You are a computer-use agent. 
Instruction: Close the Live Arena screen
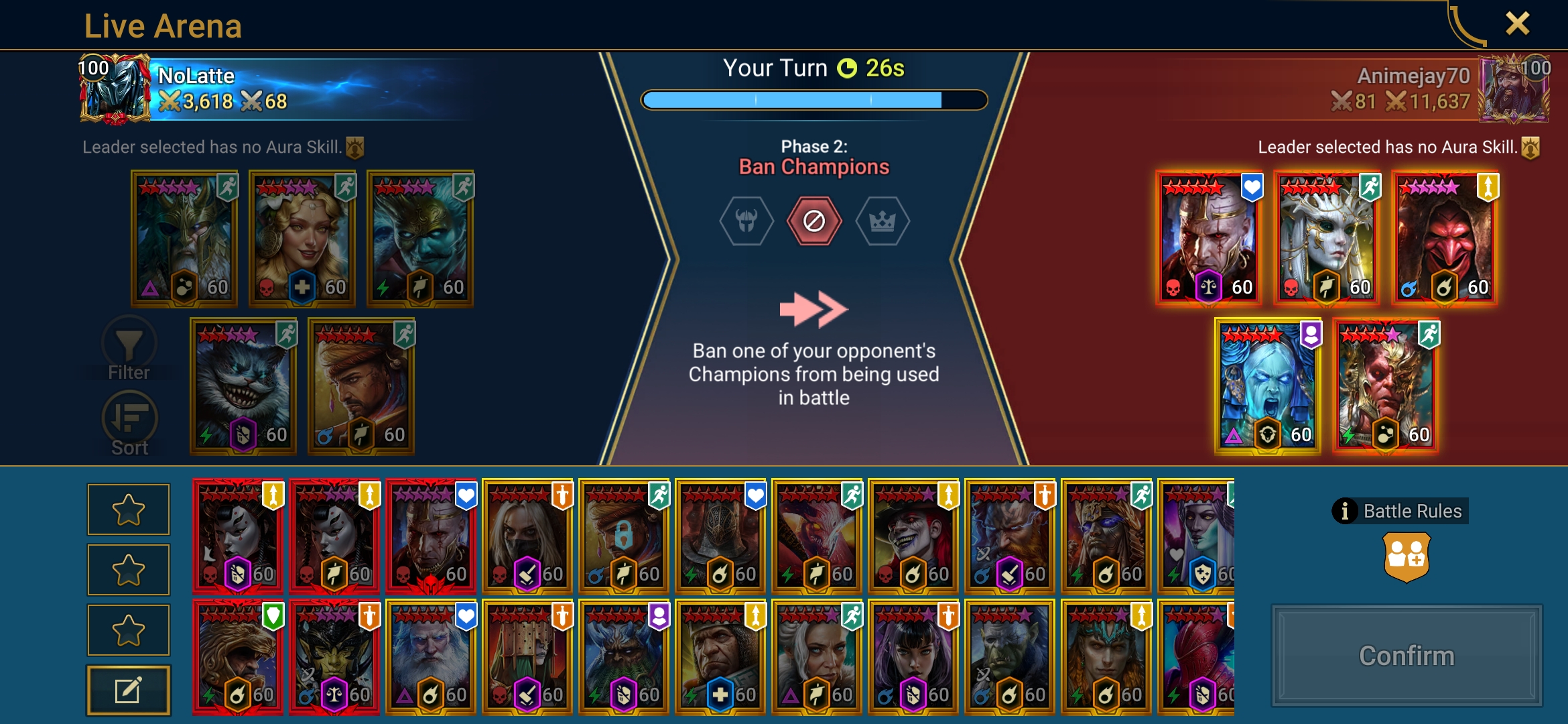coord(1517,24)
